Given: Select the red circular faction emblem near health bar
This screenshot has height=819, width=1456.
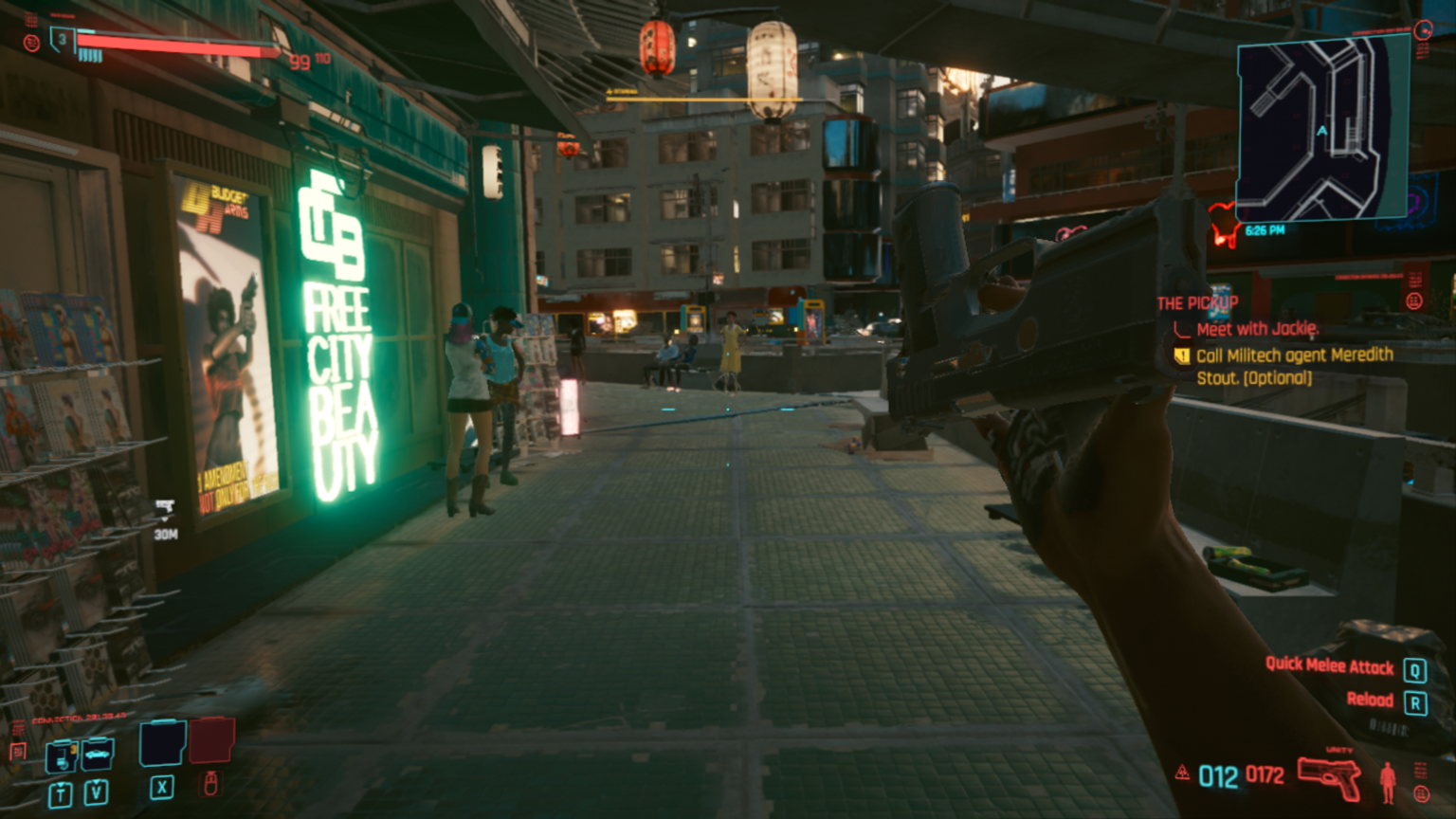Looking at the screenshot, I should click(31, 43).
